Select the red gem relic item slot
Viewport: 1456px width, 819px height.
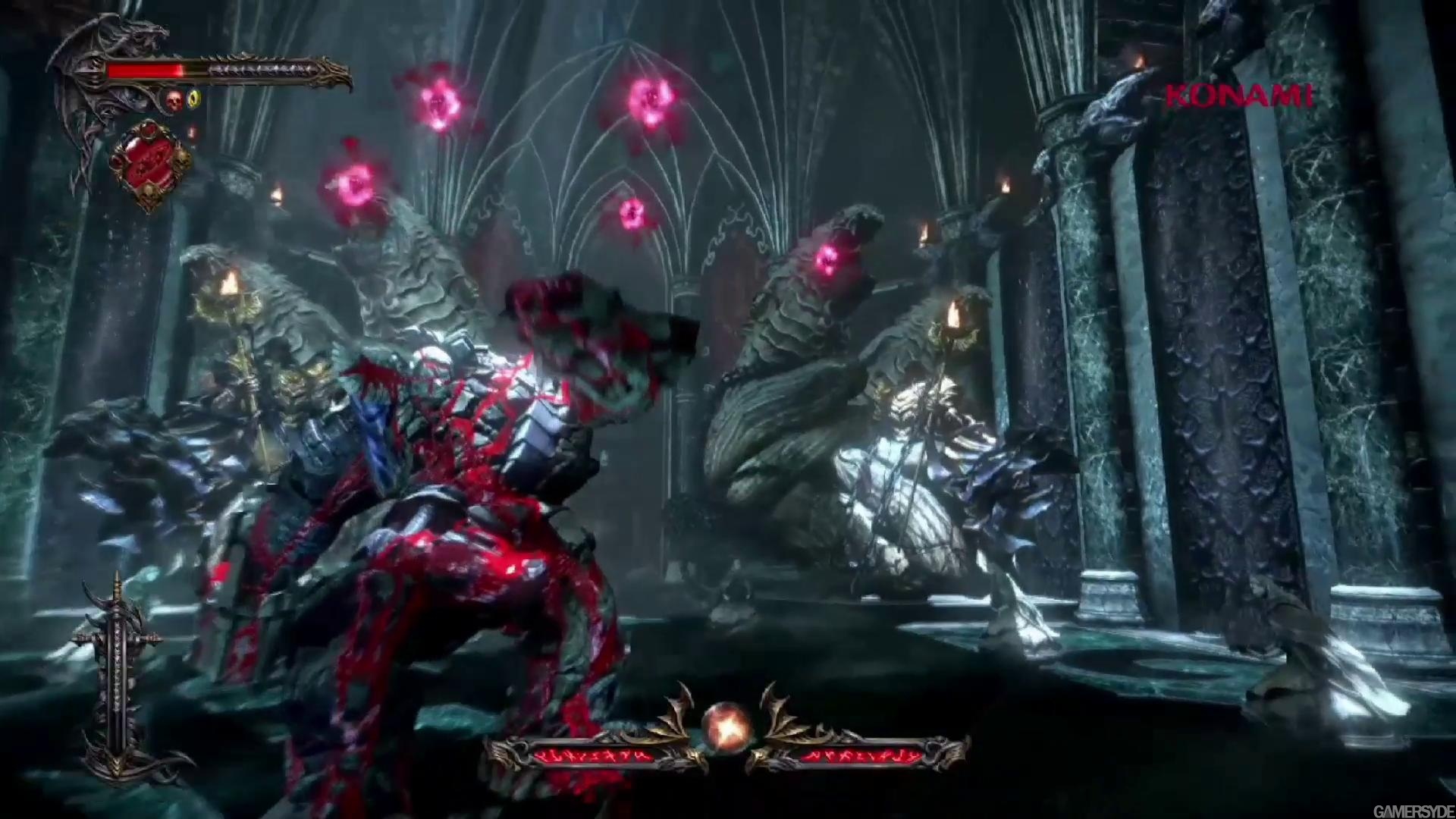tap(149, 162)
